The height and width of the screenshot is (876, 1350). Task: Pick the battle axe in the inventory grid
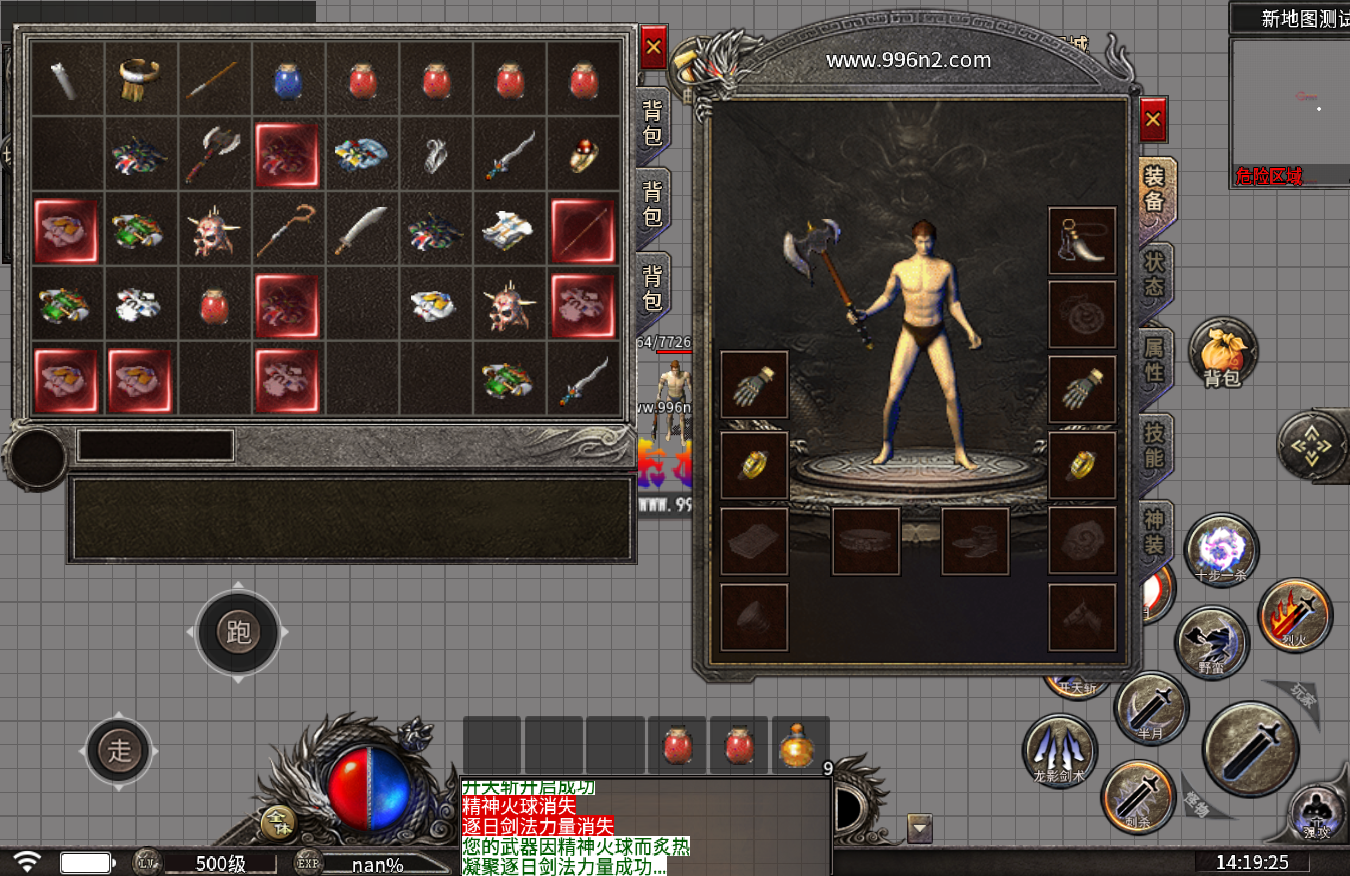[215, 153]
